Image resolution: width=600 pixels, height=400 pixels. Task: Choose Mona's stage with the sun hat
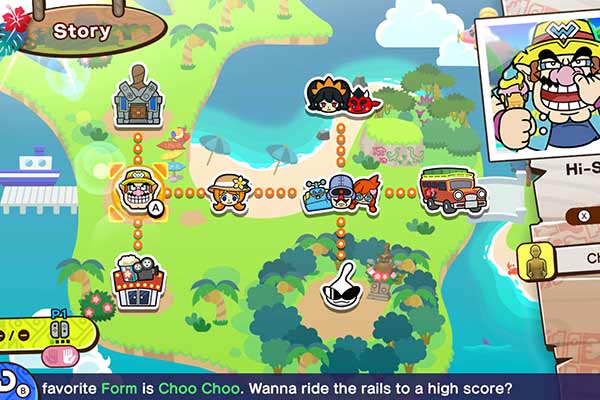pyautogui.click(x=228, y=192)
